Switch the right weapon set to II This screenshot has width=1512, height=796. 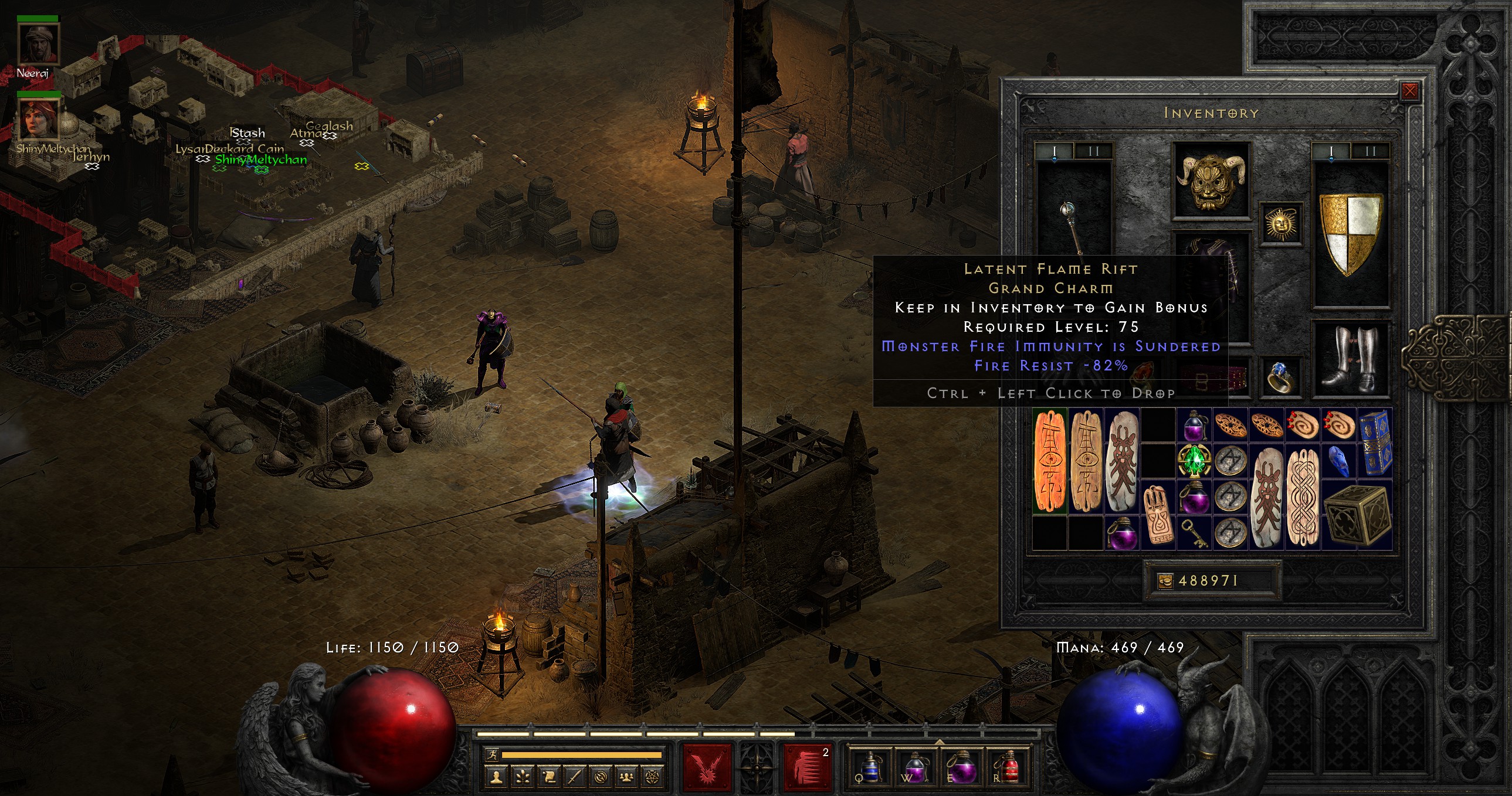coord(1370,151)
